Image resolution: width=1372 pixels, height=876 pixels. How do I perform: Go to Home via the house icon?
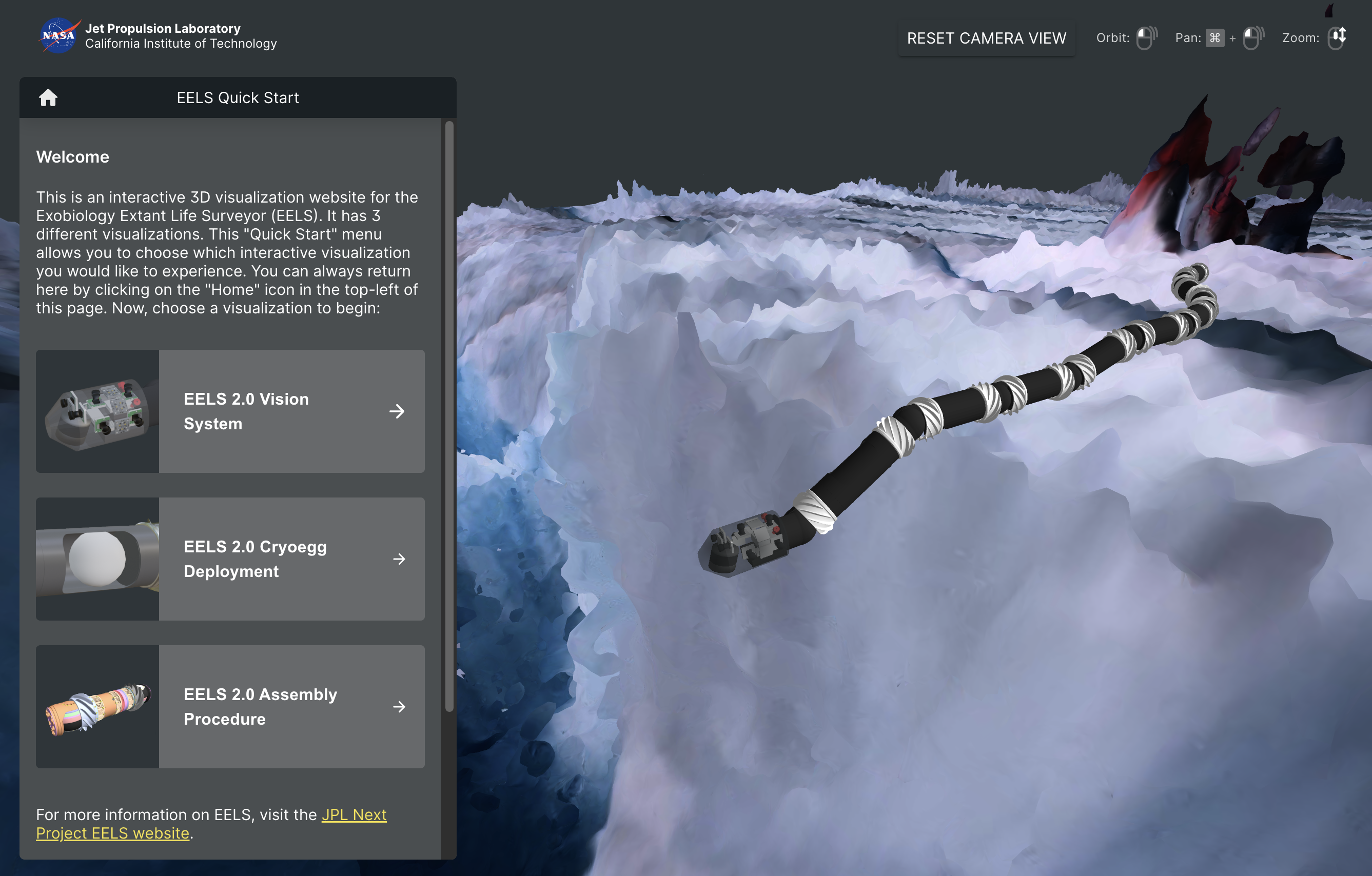point(48,97)
